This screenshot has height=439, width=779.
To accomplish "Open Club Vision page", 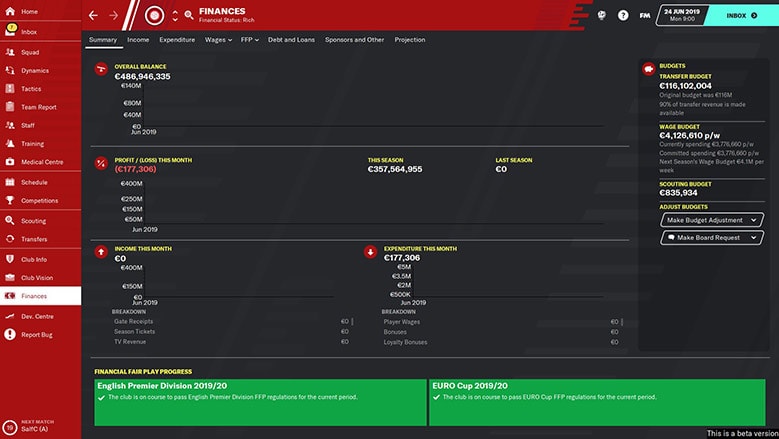I will coord(39,277).
